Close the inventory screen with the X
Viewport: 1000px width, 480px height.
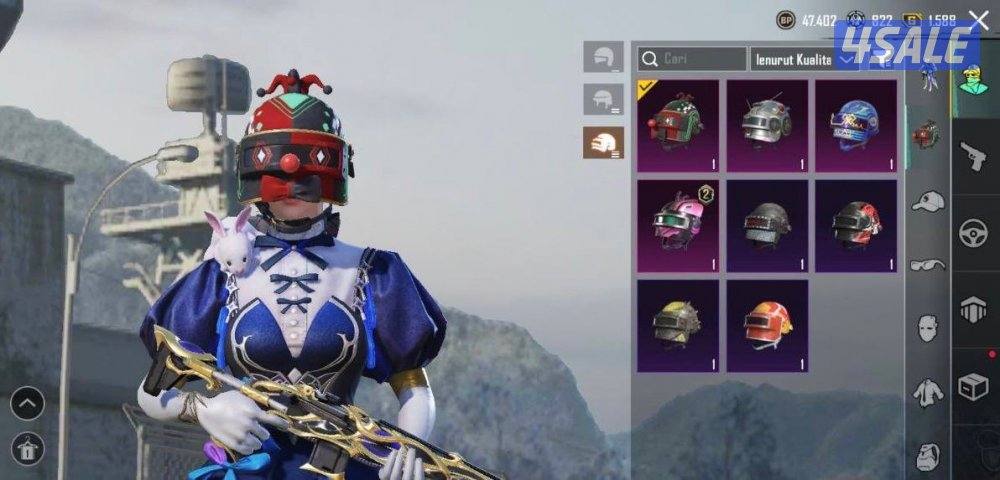(978, 19)
